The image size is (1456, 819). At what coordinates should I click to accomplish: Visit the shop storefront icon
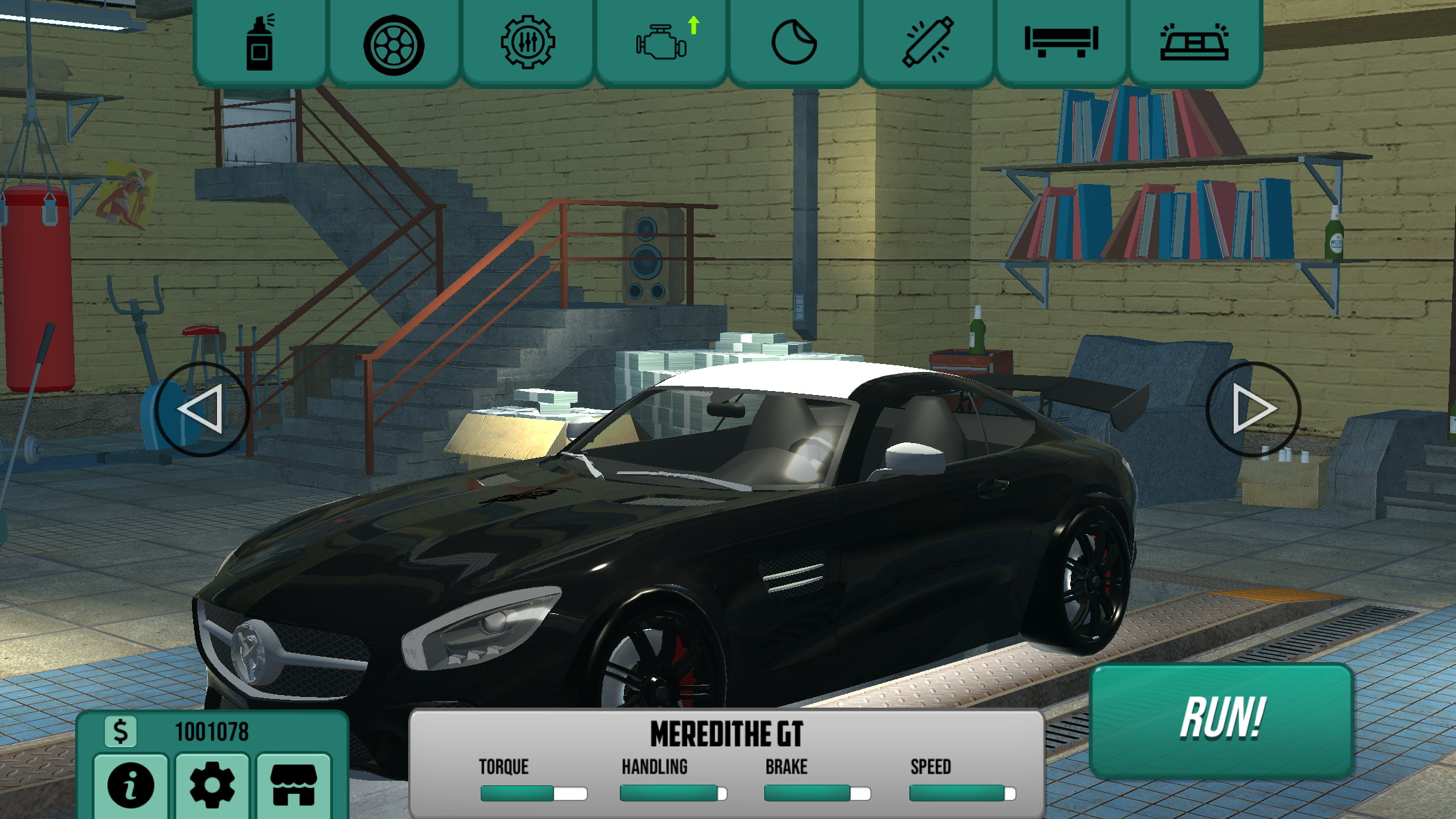coord(293,785)
